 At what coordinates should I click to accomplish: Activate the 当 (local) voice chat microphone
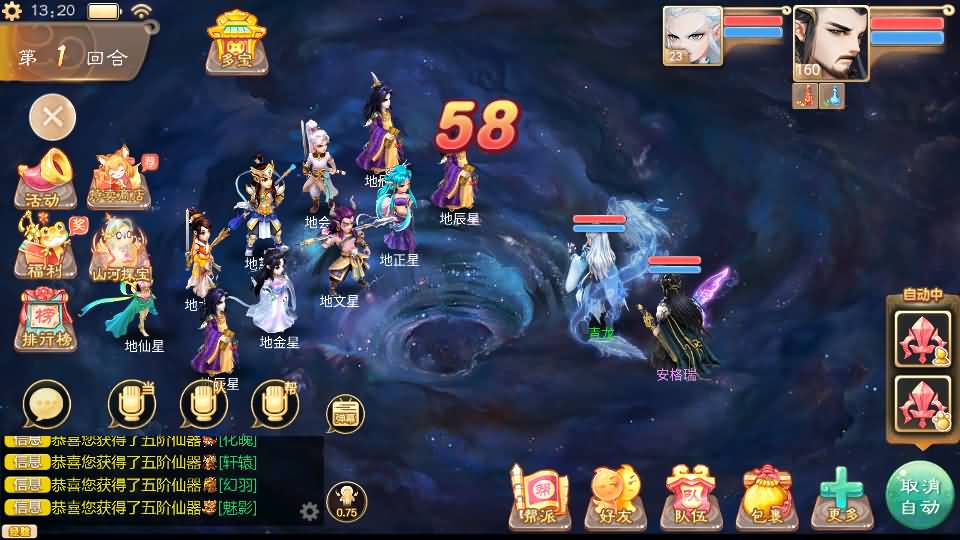[x=132, y=404]
